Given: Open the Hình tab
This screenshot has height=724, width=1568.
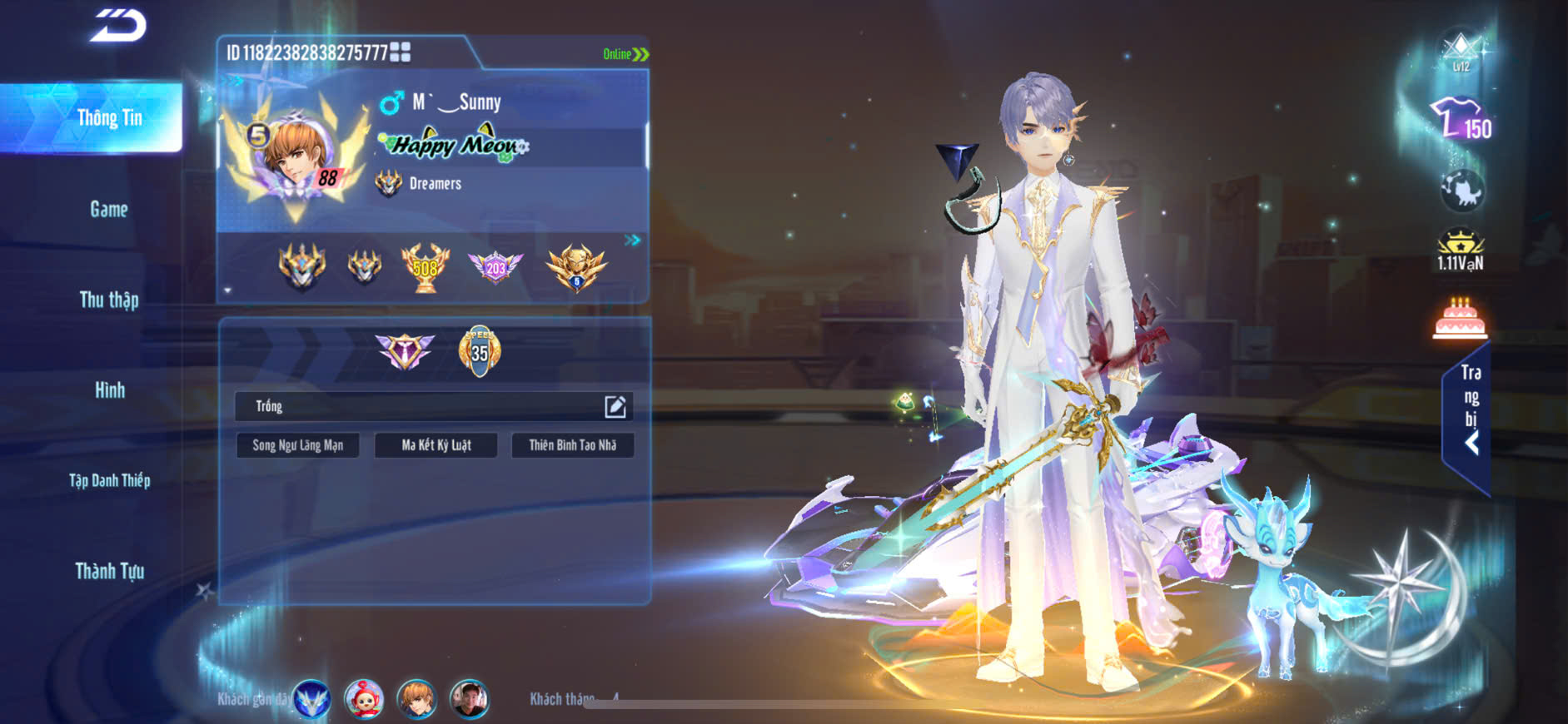Looking at the screenshot, I should point(109,389).
